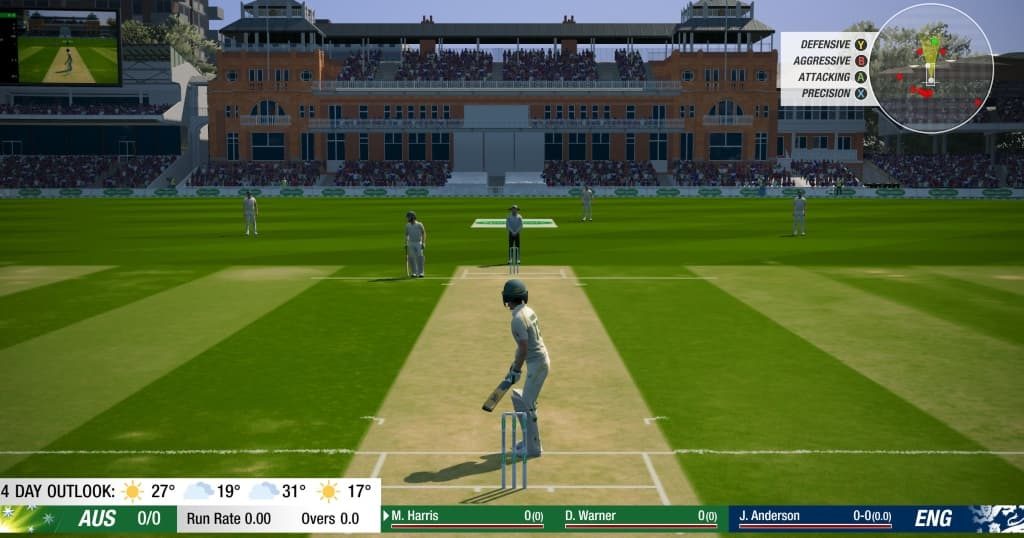
Task: Open the circular field placement radar
Action: [931, 68]
